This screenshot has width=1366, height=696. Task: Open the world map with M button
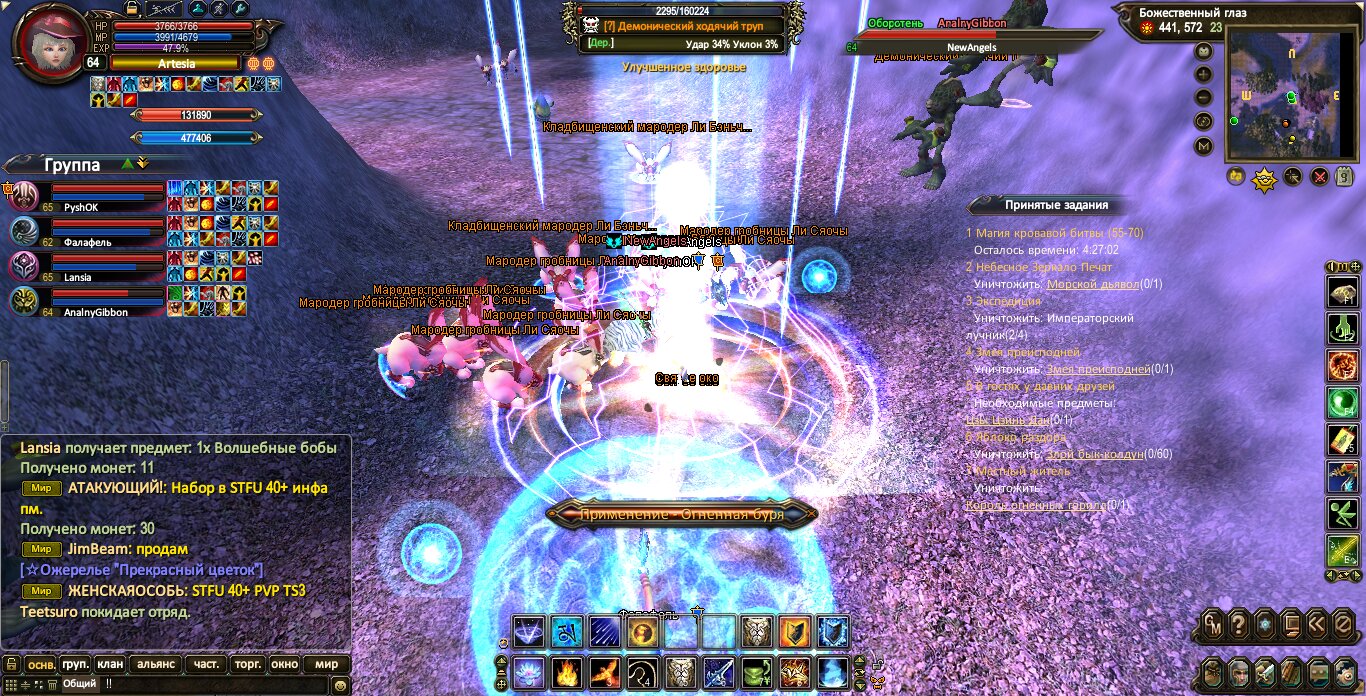point(1204,146)
